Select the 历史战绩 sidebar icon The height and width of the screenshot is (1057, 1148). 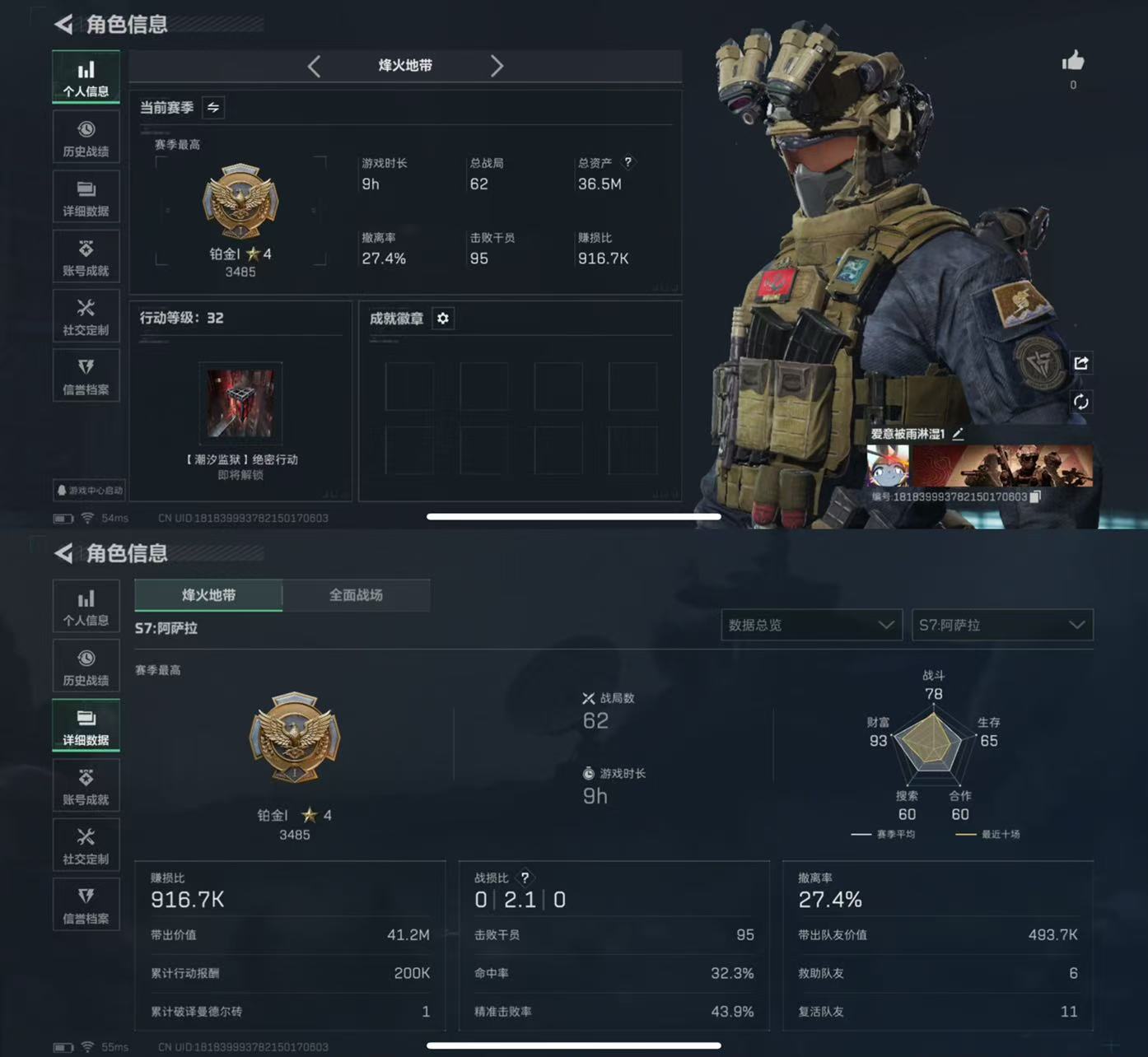tap(86, 136)
